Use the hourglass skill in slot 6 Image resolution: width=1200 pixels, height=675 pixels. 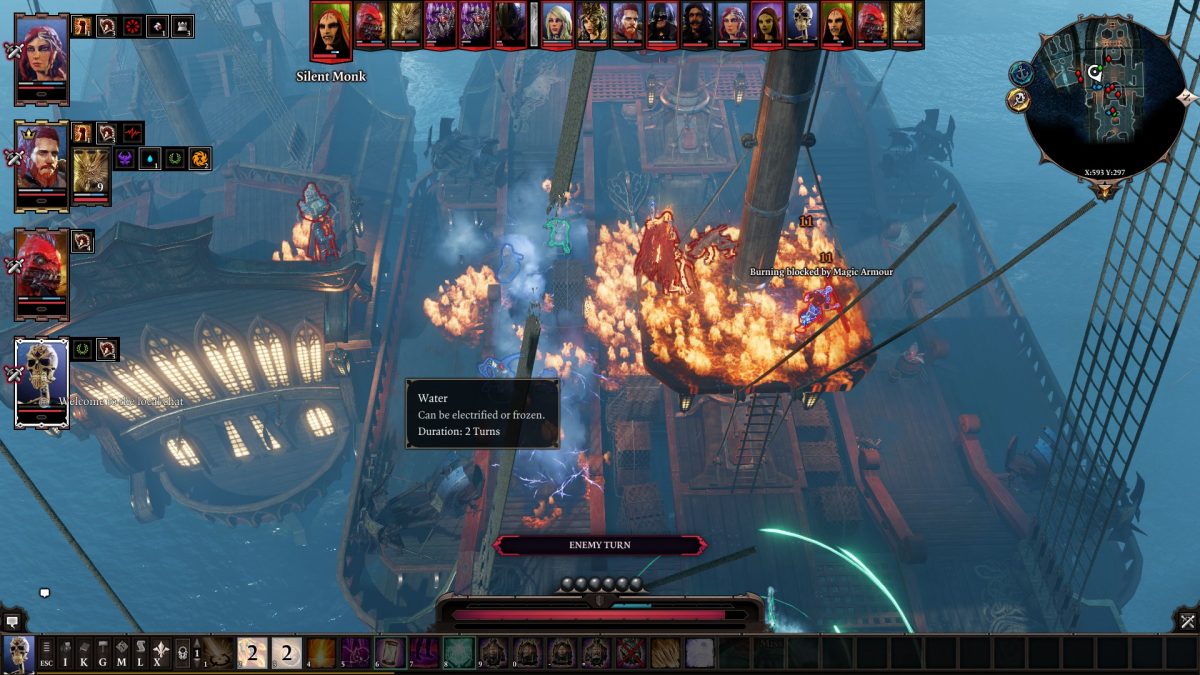tap(390, 652)
